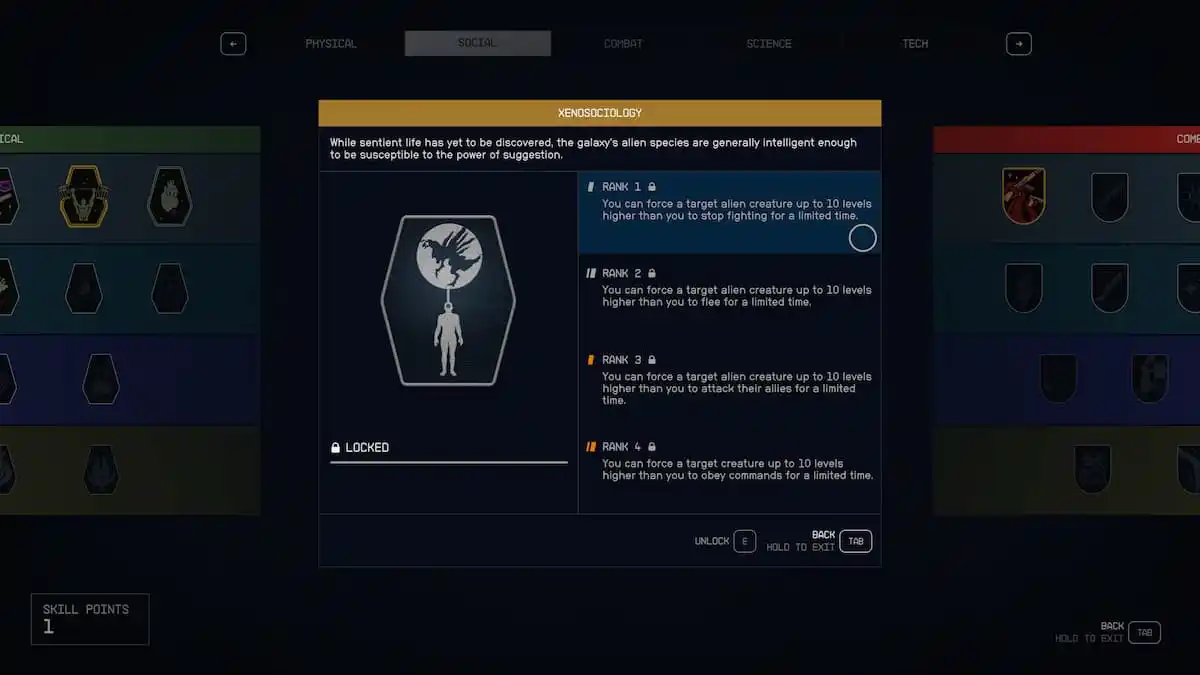Viewport: 1200px width, 675px height.
Task: Open the Social skills tab
Action: point(477,44)
